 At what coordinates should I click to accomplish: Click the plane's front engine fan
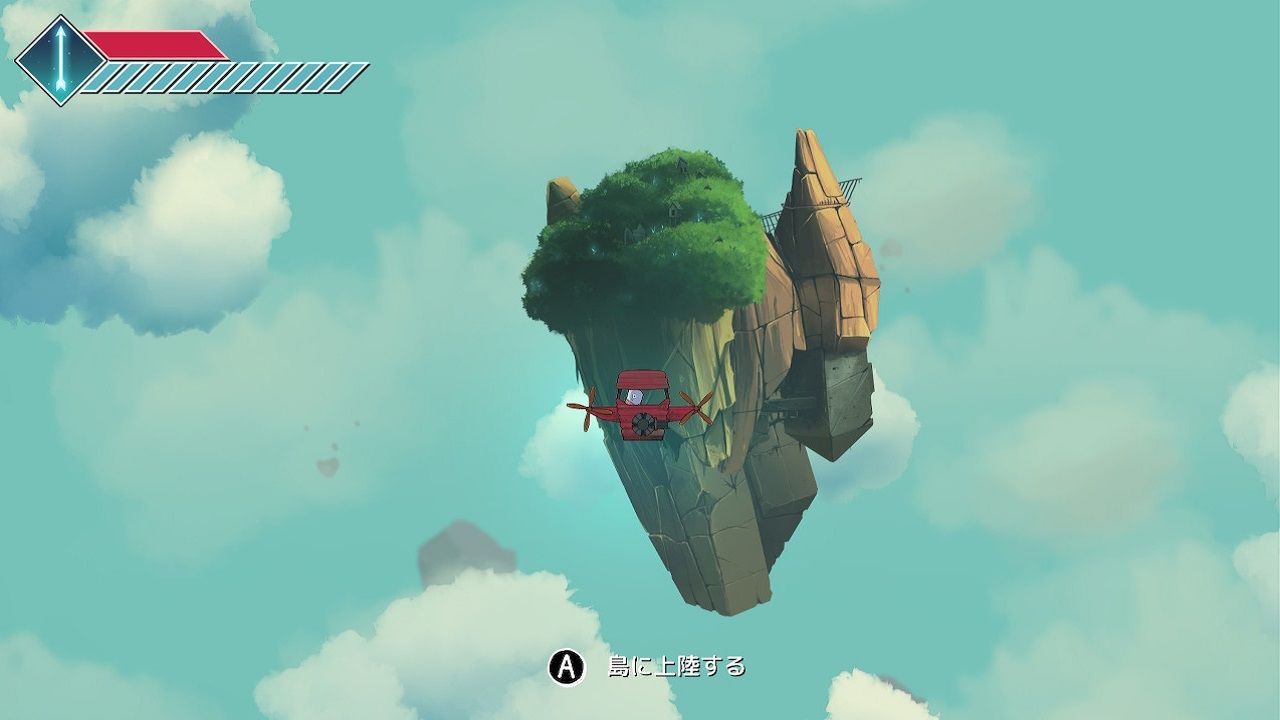pyautogui.click(x=642, y=423)
